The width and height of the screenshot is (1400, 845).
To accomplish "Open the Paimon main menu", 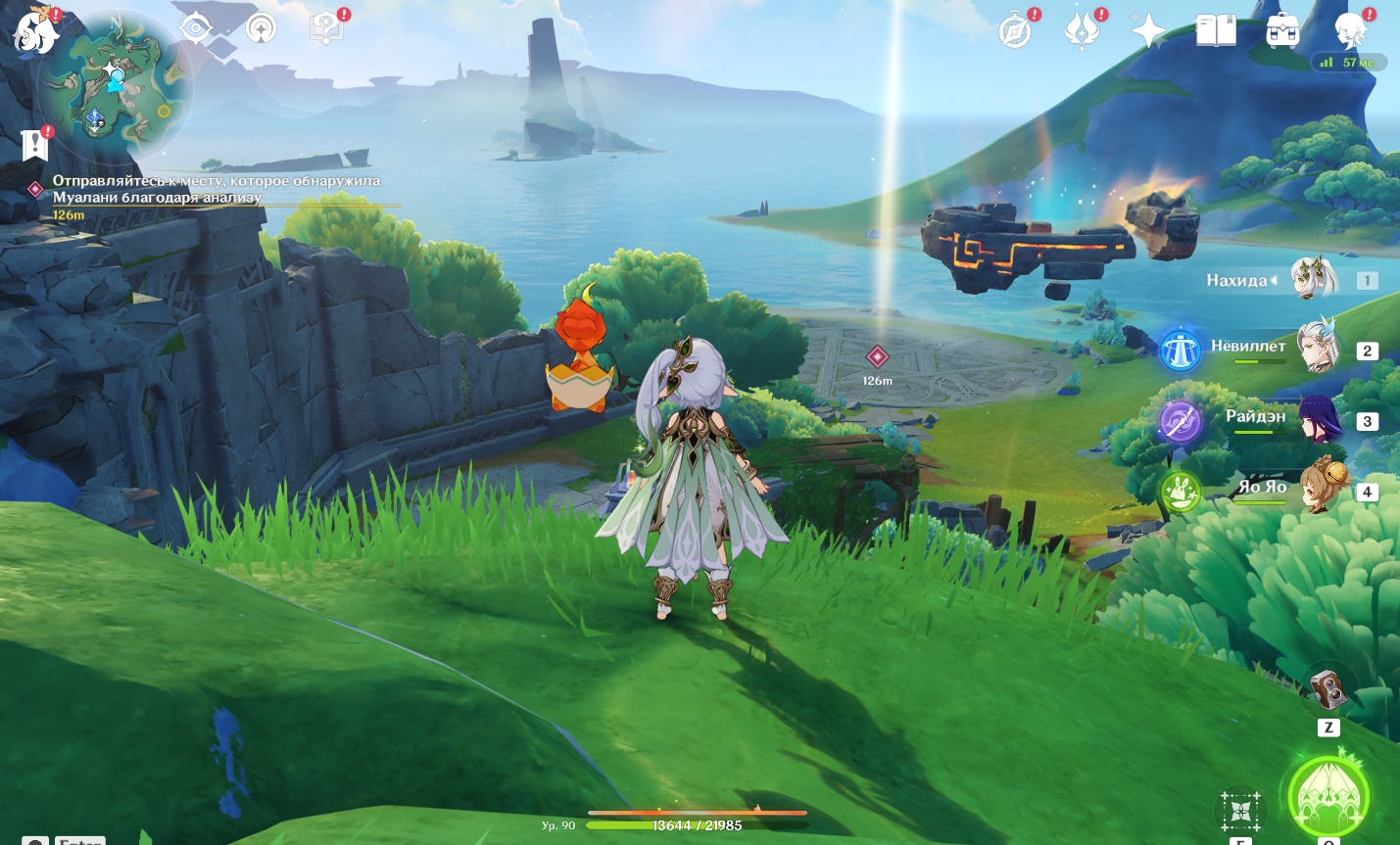I will [x=35, y=30].
